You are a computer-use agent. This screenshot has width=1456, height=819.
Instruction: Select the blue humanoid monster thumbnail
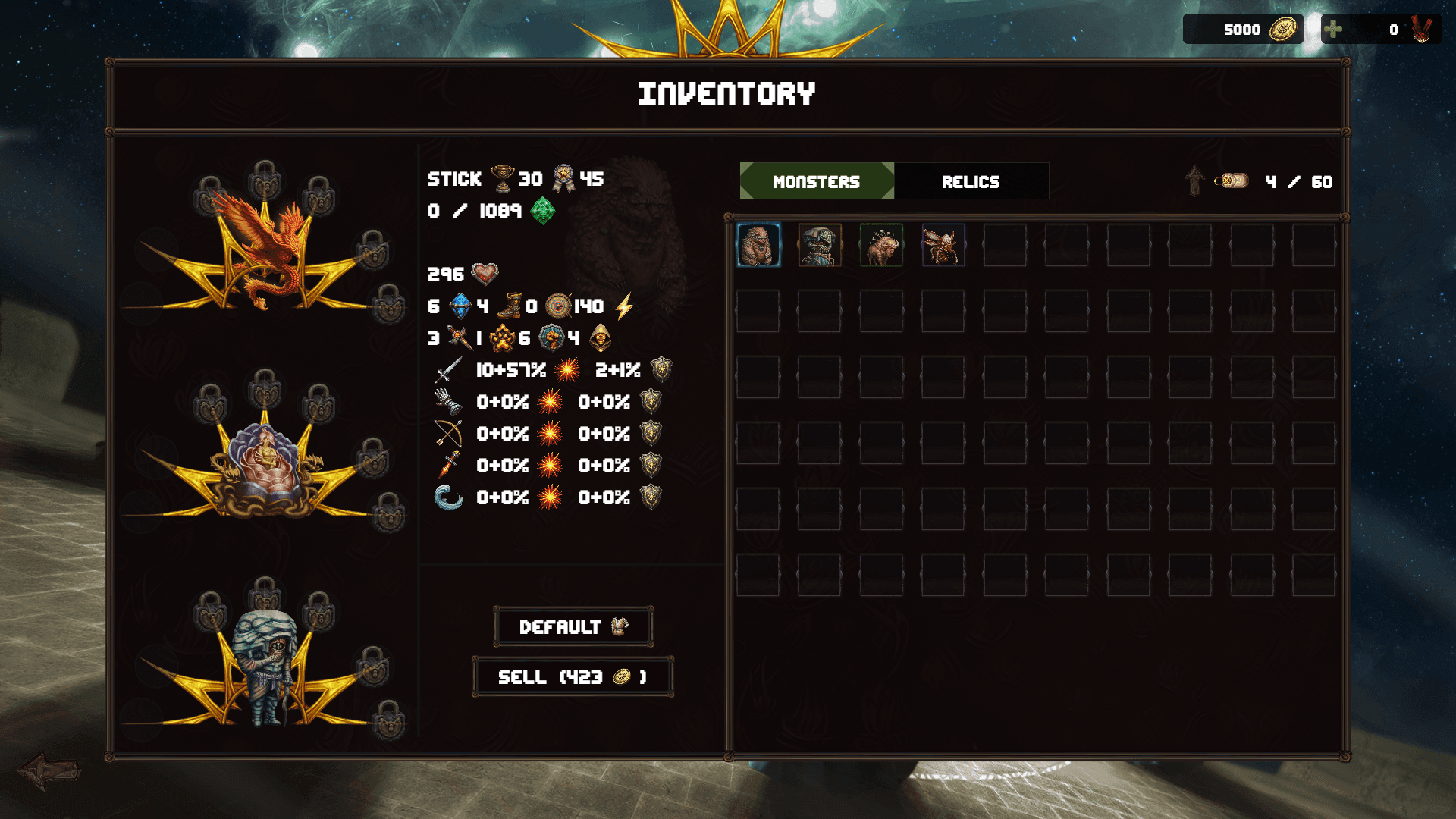pos(821,246)
